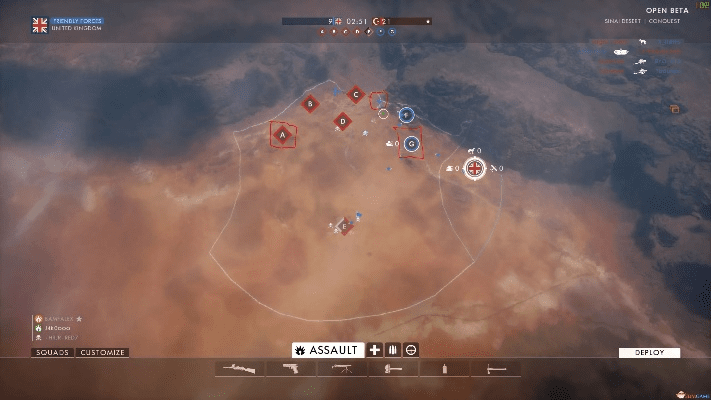The image size is (711, 400).
Task: Select the horse spawn icon above headquarters
Action: pyautogui.click(x=470, y=150)
